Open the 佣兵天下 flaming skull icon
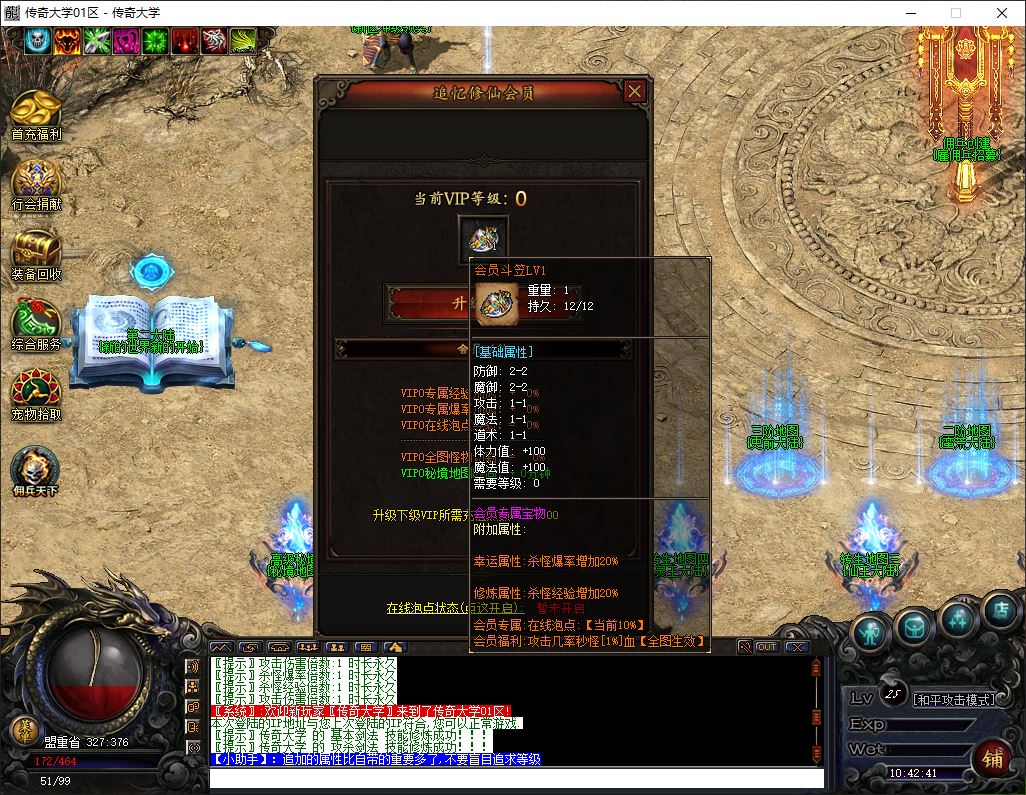Screen dimensions: 1026x795 pyautogui.click(x=36, y=467)
